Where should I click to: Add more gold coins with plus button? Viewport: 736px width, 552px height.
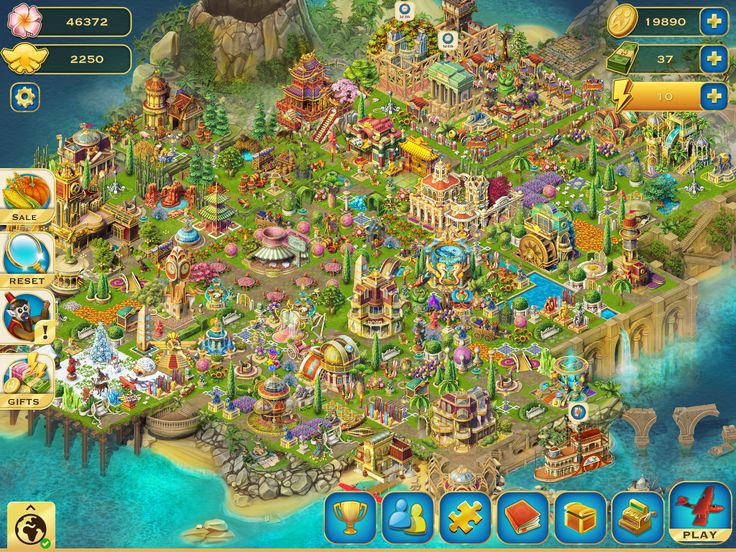713,21
